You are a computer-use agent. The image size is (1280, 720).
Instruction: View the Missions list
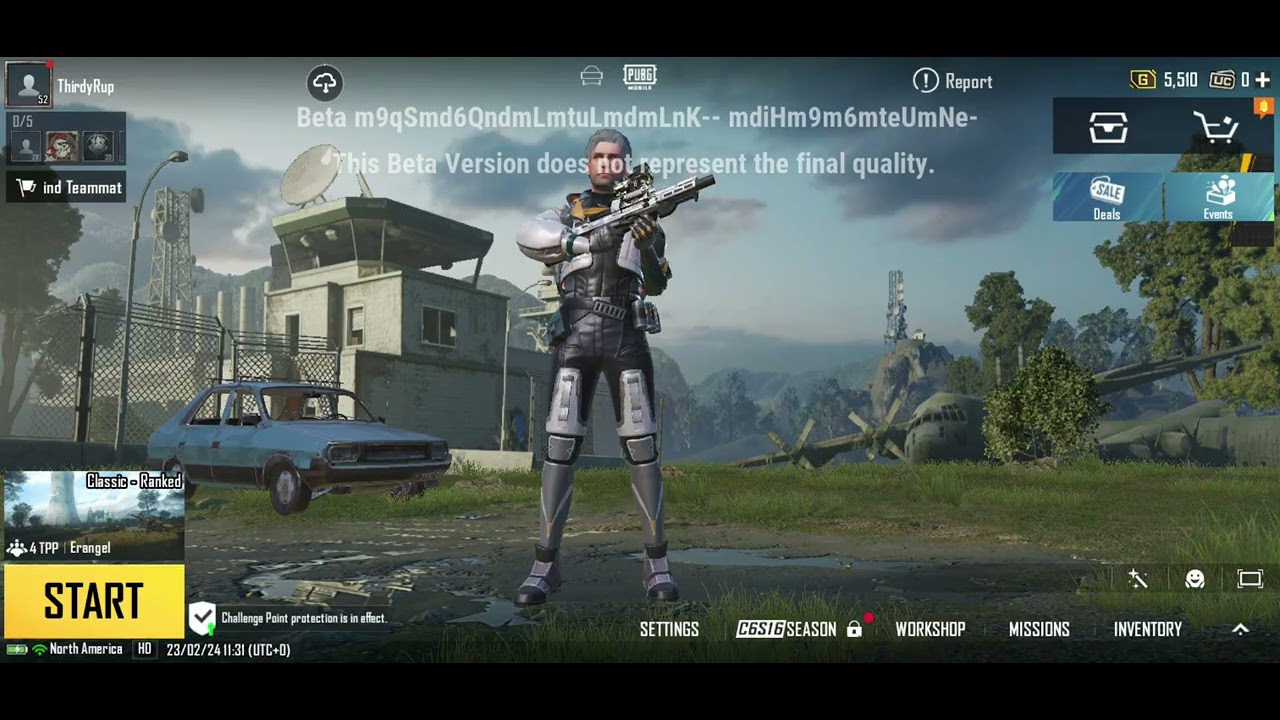[x=1039, y=629]
